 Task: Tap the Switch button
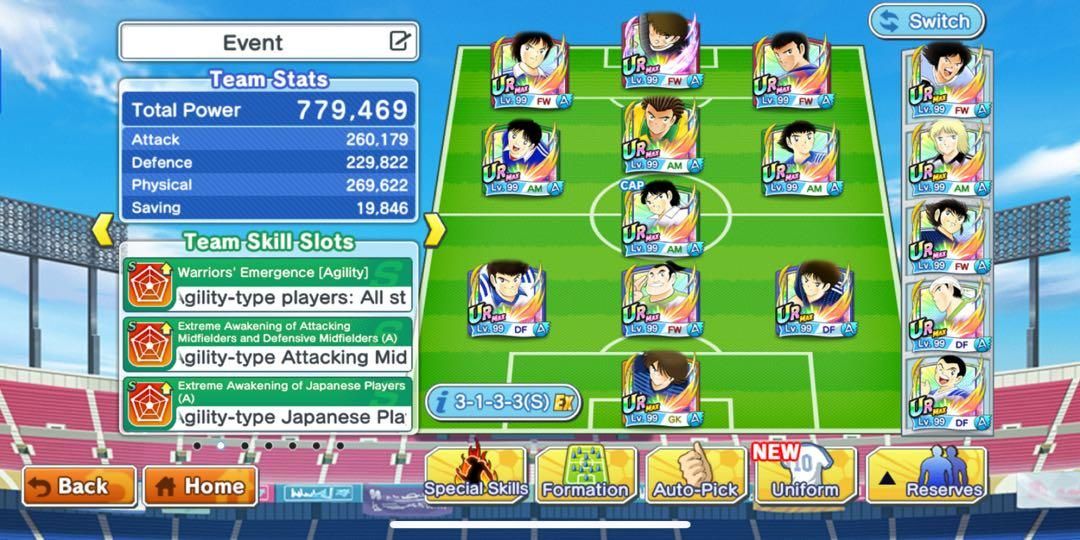point(926,21)
